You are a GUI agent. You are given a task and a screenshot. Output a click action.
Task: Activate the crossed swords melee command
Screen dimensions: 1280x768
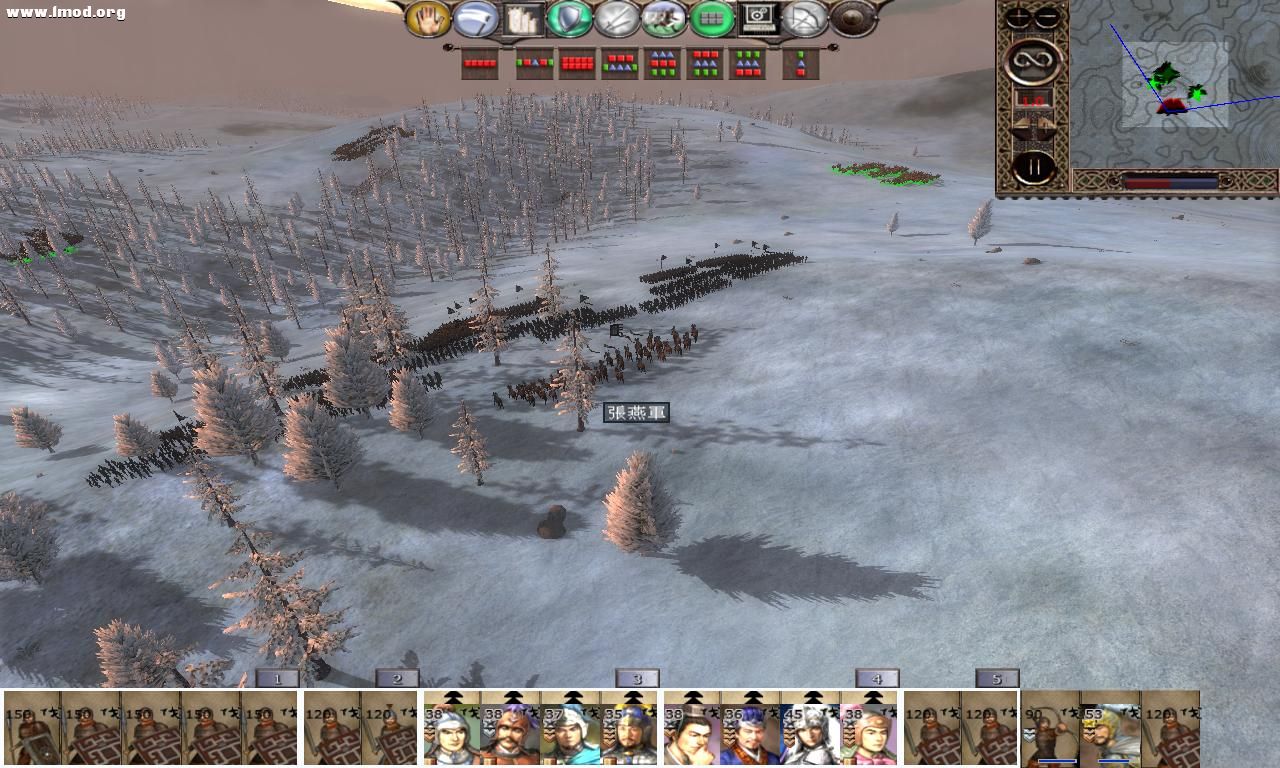(616, 19)
